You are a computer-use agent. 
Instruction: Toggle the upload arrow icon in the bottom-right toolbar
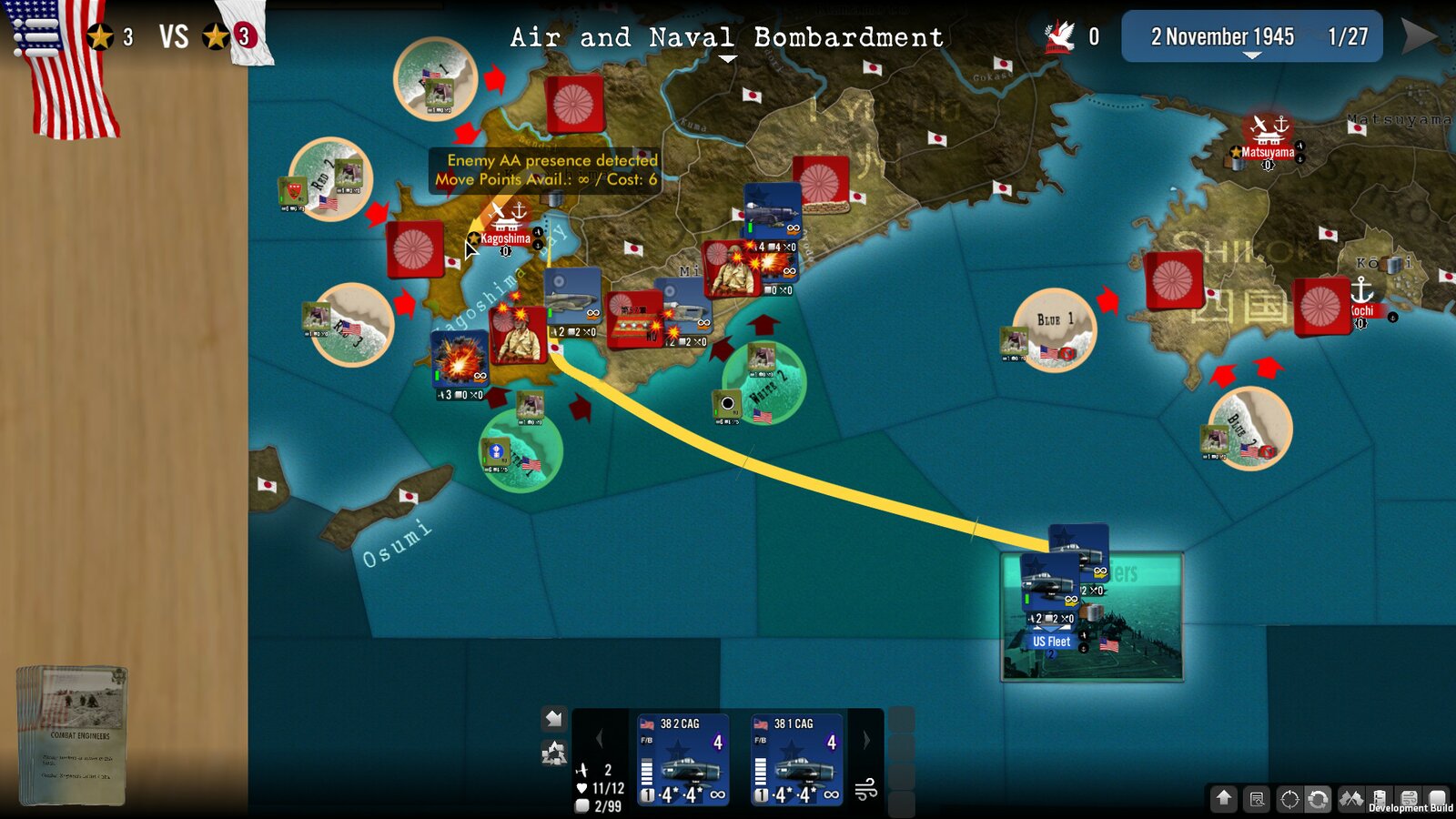(x=1223, y=800)
